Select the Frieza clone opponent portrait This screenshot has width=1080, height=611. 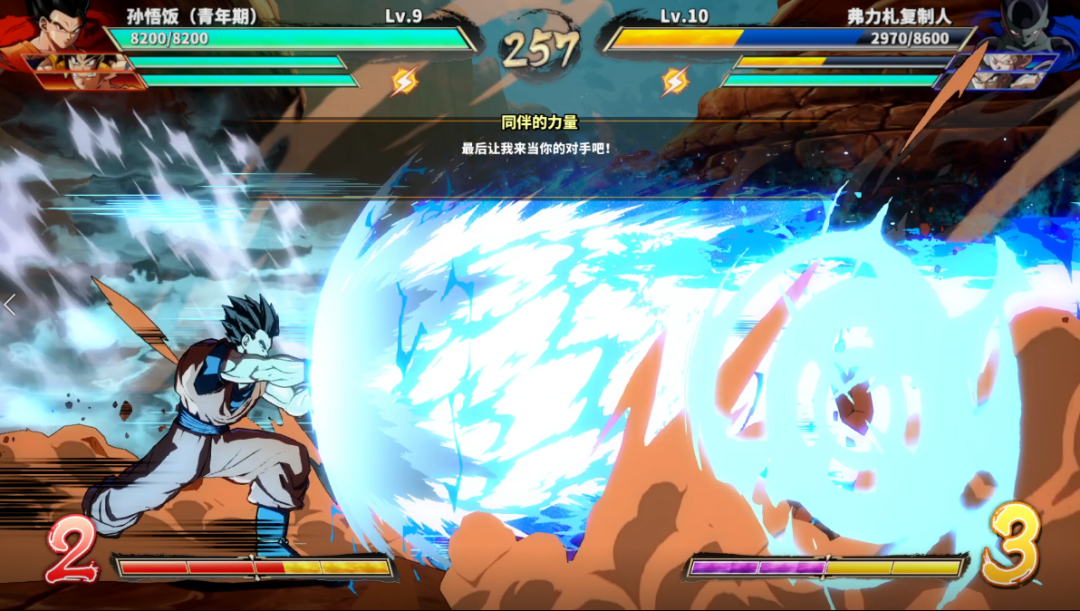(1032, 25)
